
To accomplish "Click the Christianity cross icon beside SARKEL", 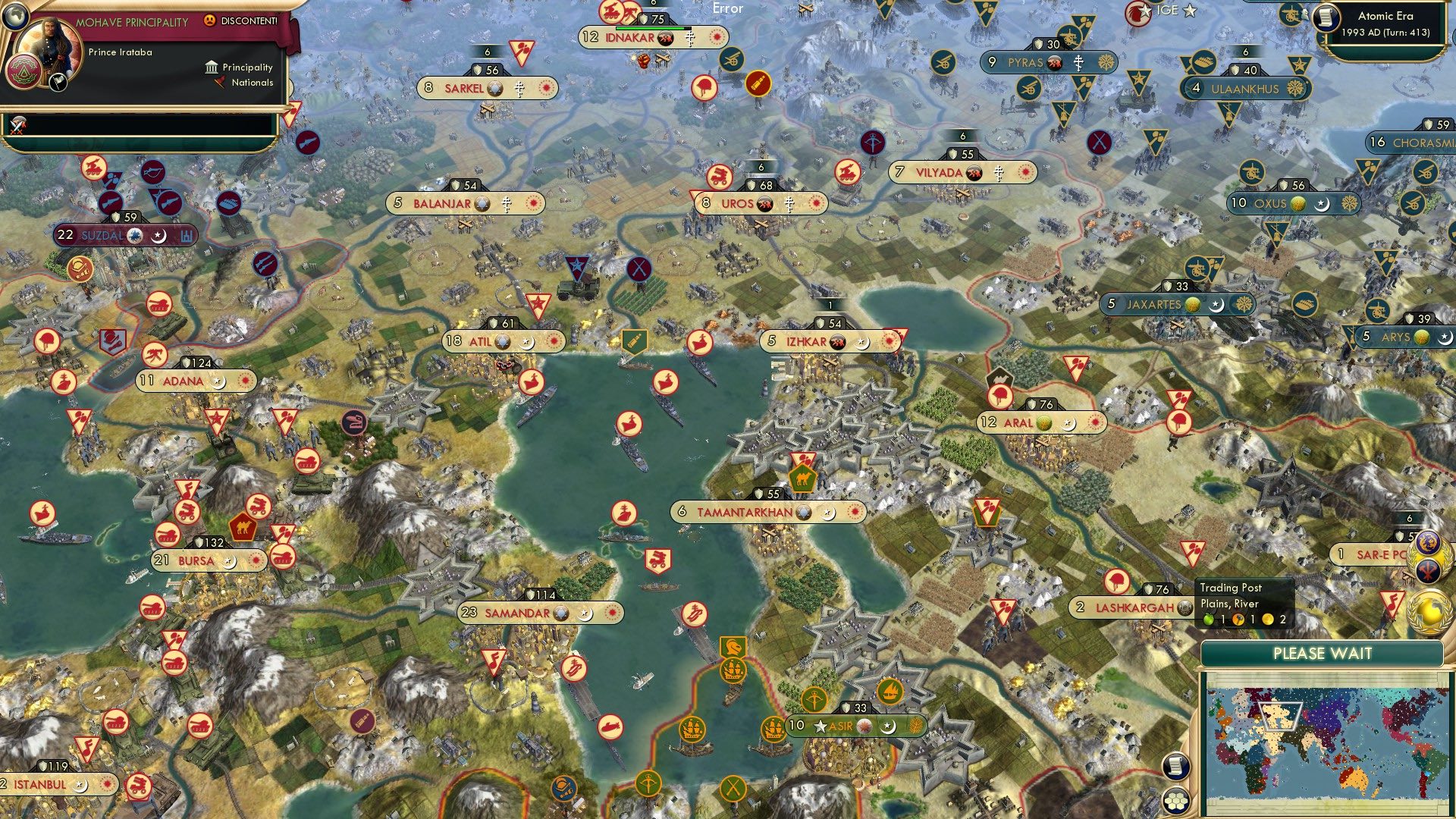I will click(x=519, y=88).
